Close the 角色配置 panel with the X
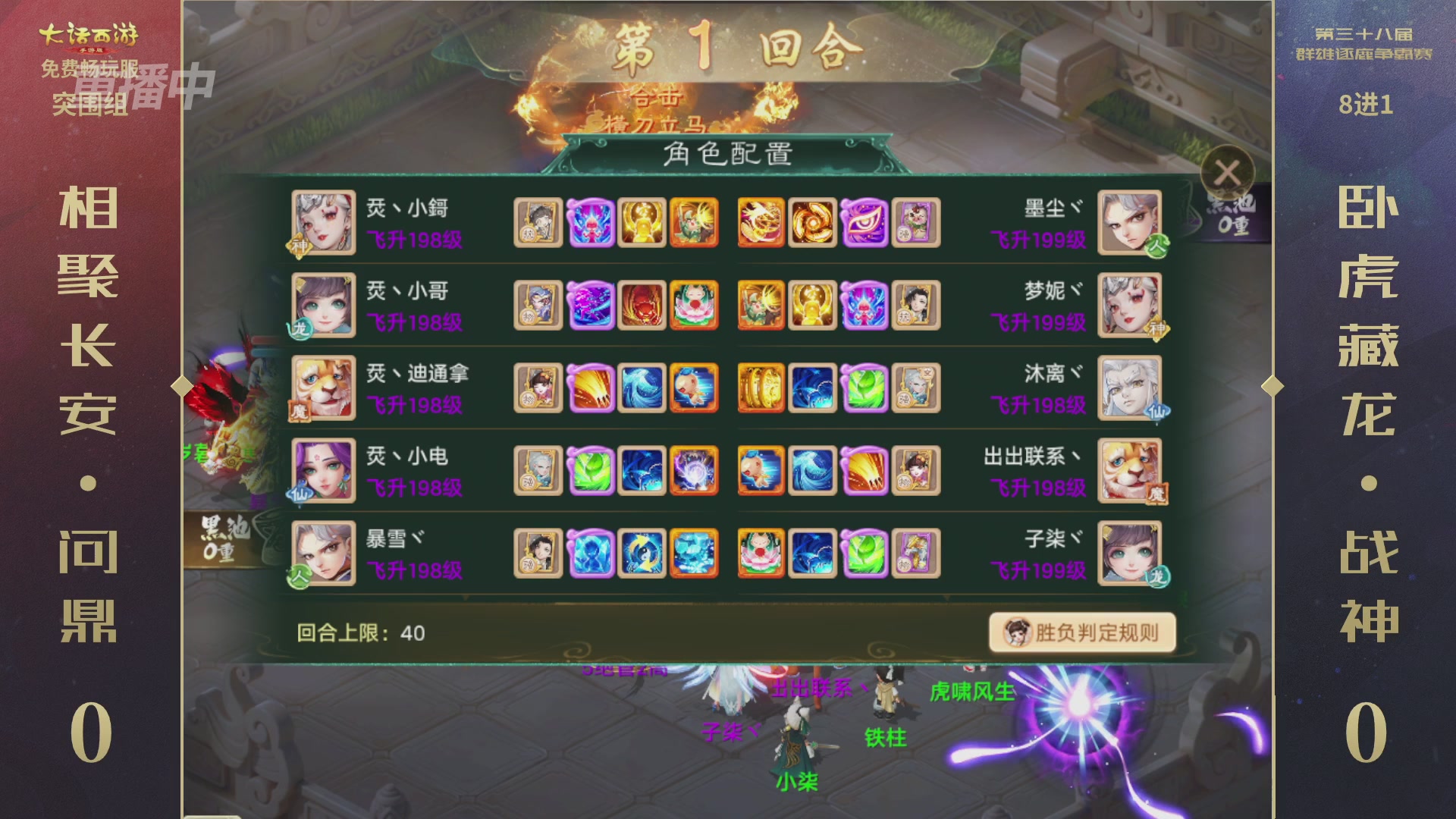 1228,173
